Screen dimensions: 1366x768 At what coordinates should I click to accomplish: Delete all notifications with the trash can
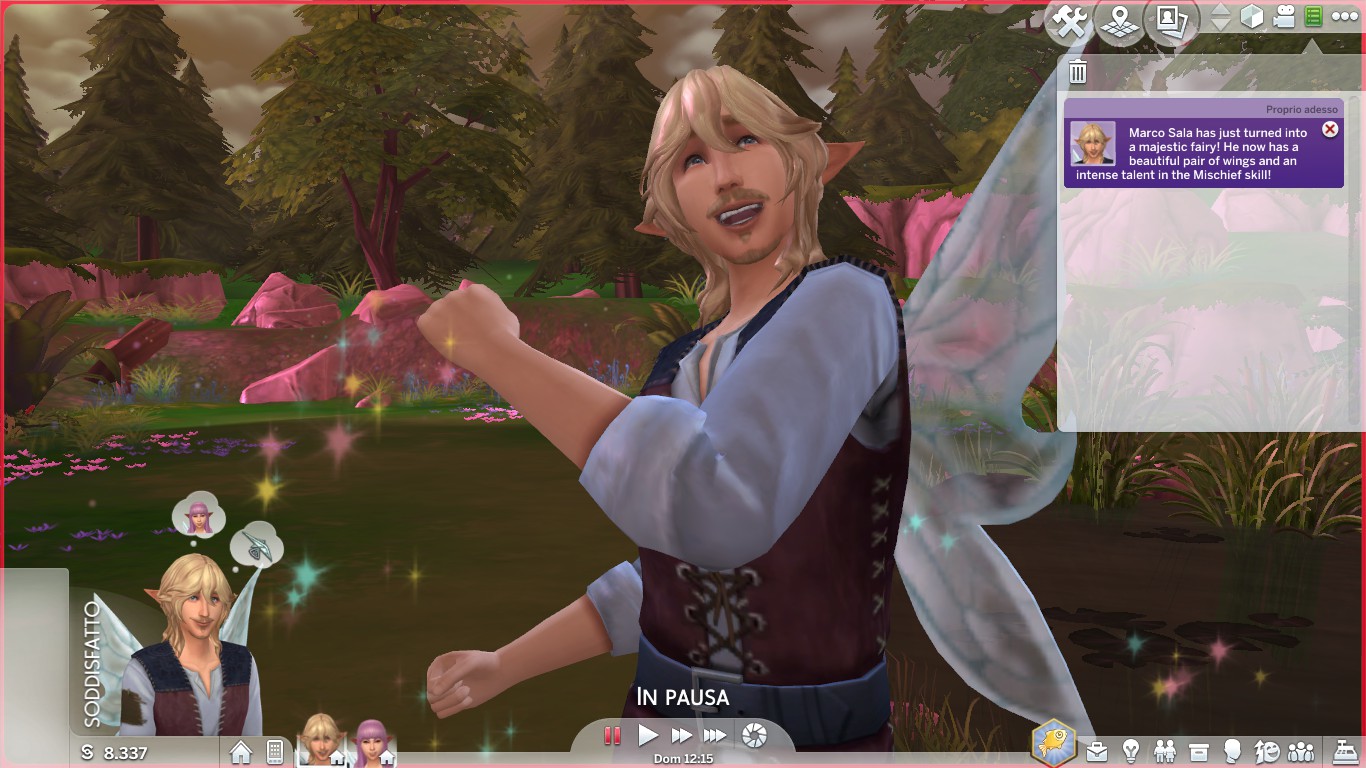[x=1078, y=71]
